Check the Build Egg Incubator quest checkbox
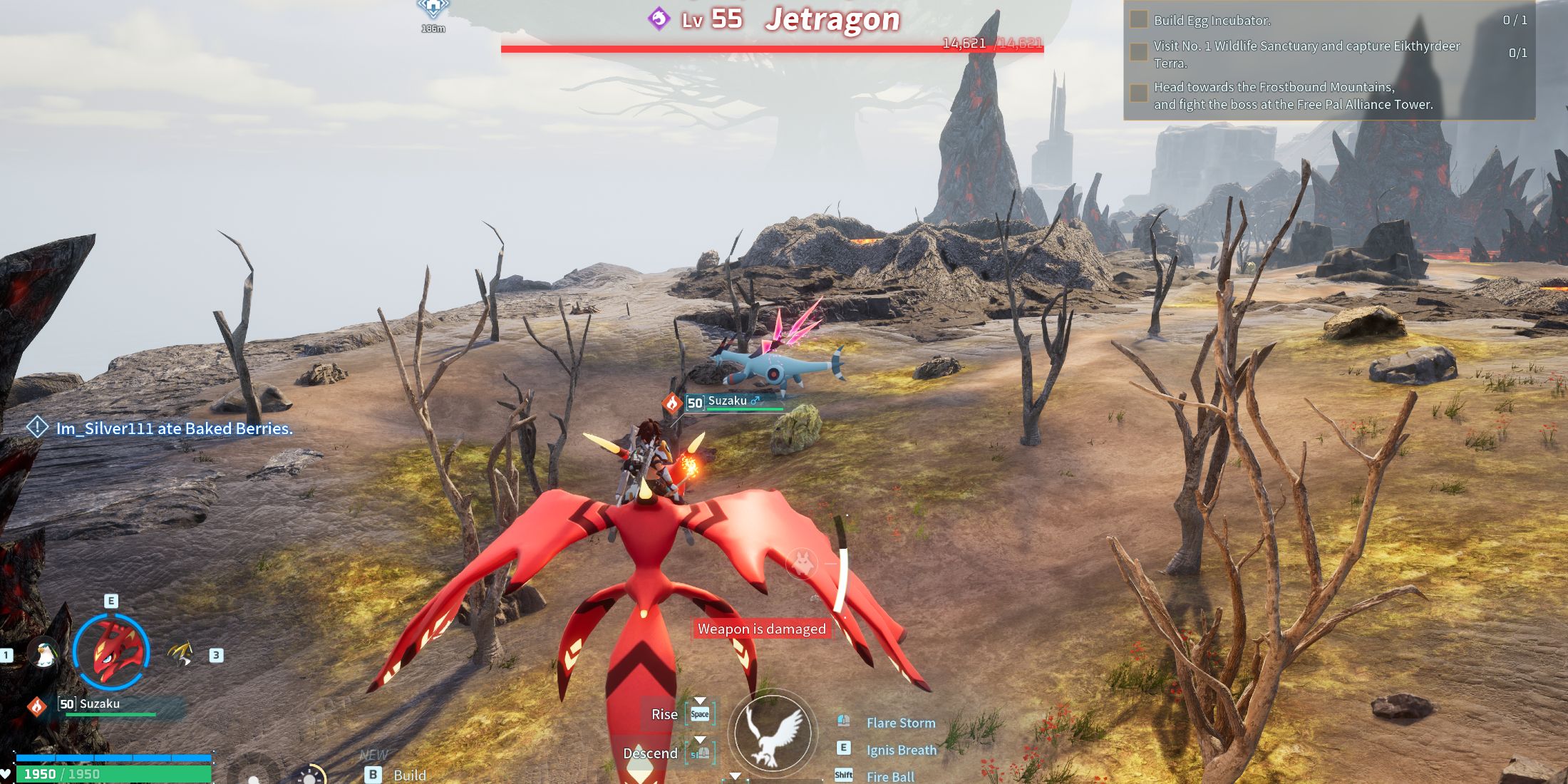The width and height of the screenshot is (1568, 784). pyautogui.click(x=1138, y=21)
